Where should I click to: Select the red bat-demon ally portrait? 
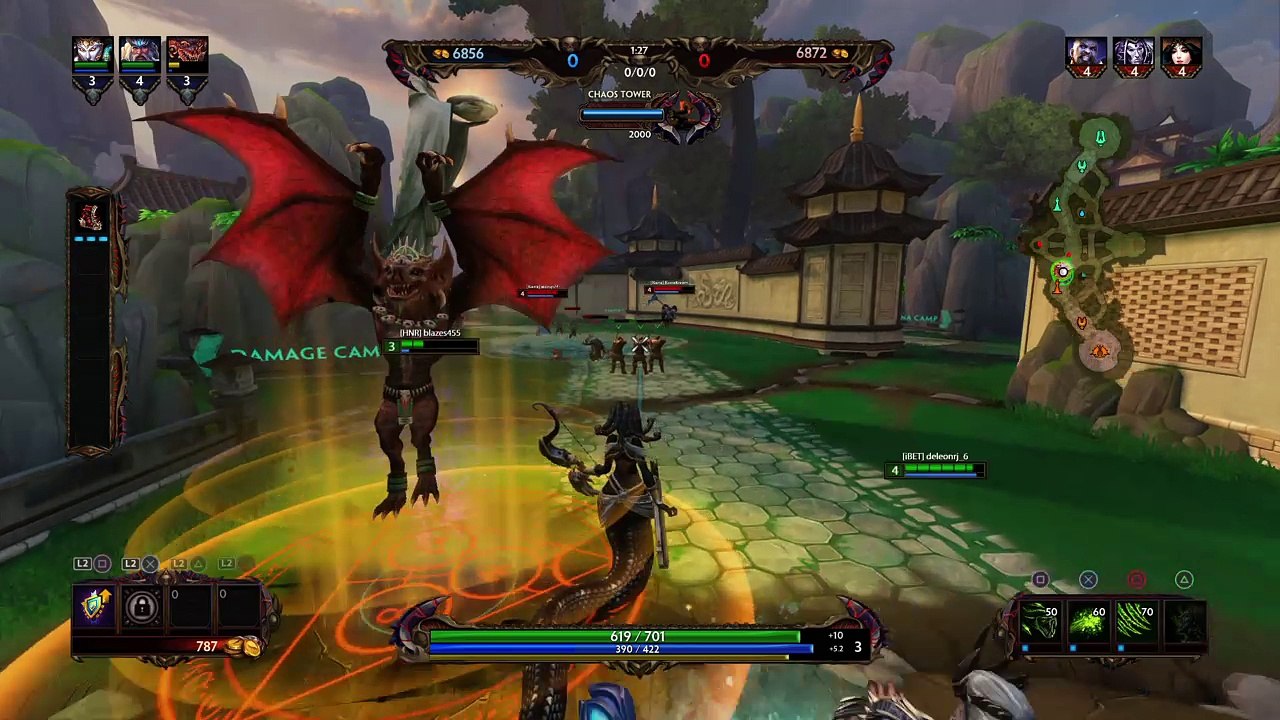coord(187,53)
